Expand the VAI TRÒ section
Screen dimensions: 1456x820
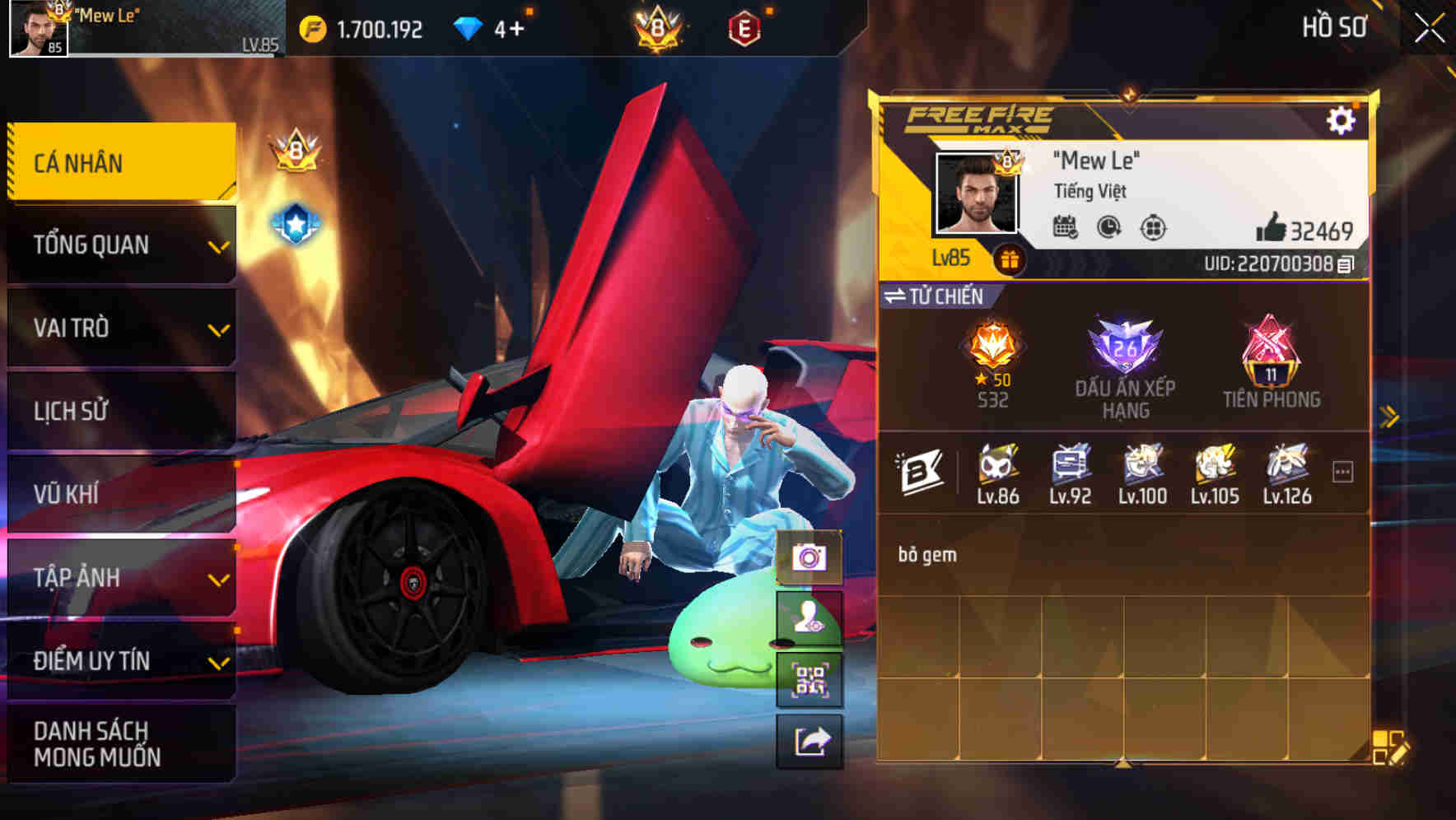(x=119, y=328)
